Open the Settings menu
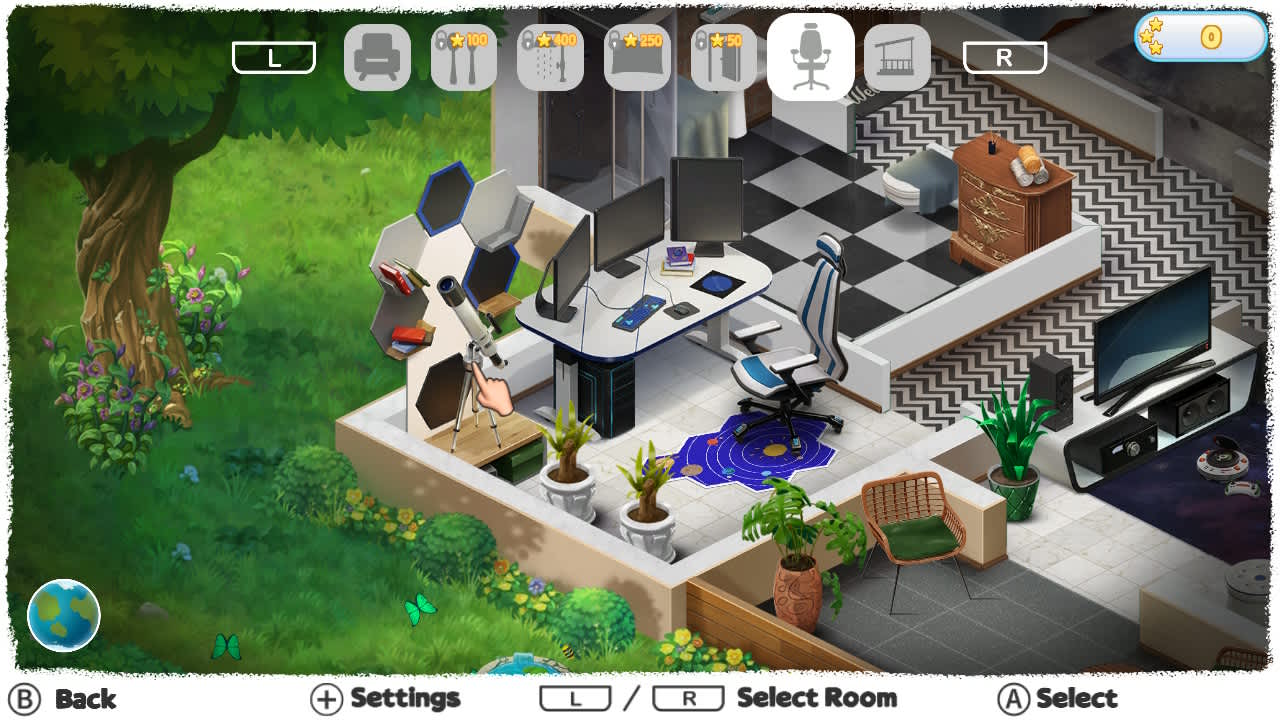This screenshot has width=1280, height=720. point(388,698)
